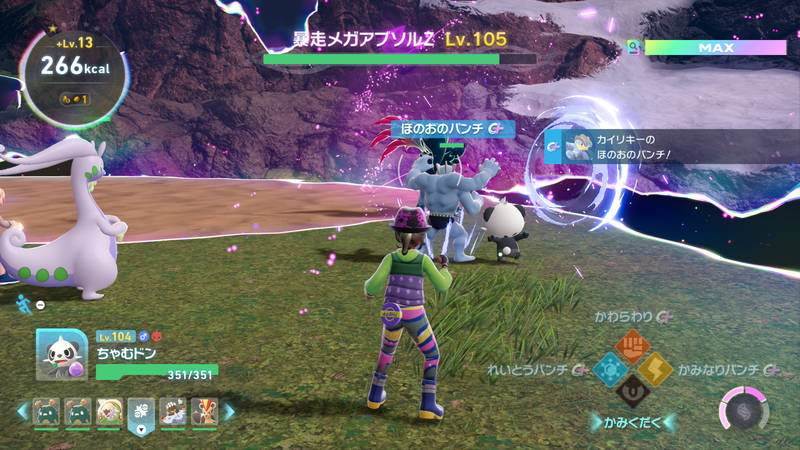Activate the blue Ice Punch move icon
800x450 pixels.
tap(609, 369)
